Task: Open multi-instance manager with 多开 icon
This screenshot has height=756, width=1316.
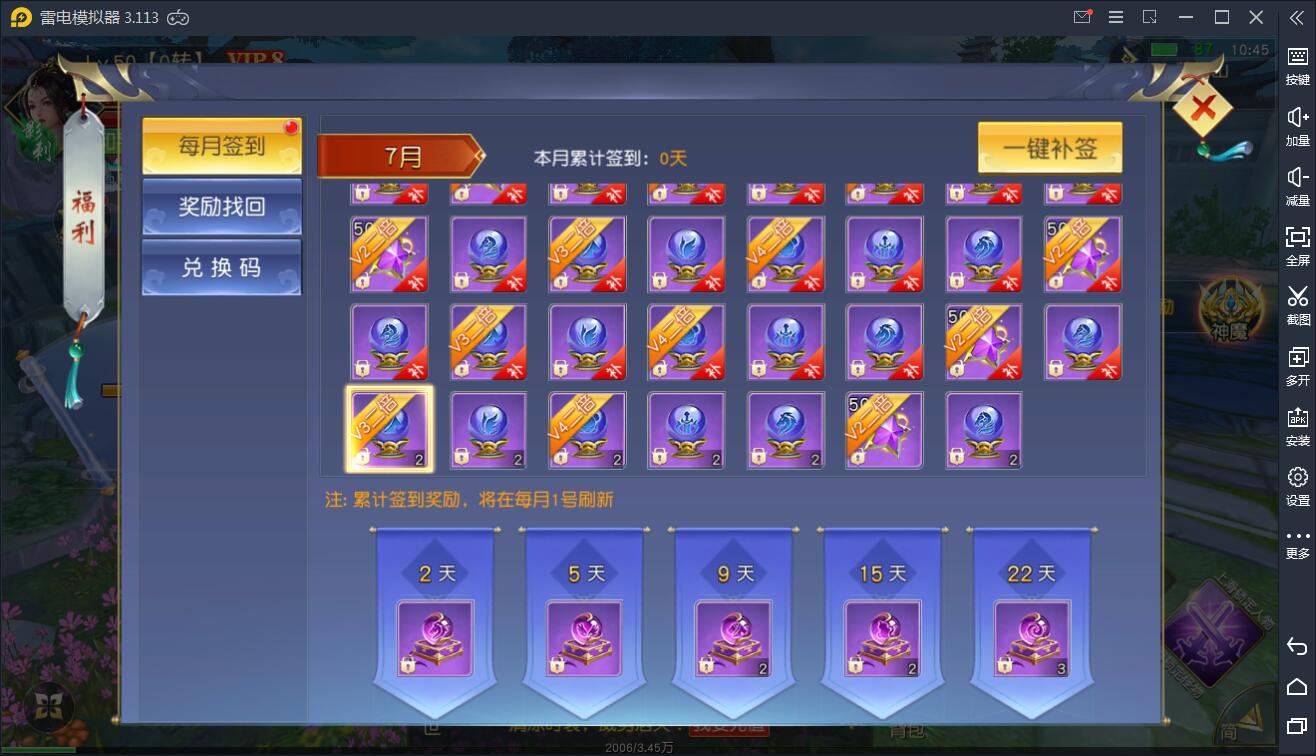Action: [1296, 356]
